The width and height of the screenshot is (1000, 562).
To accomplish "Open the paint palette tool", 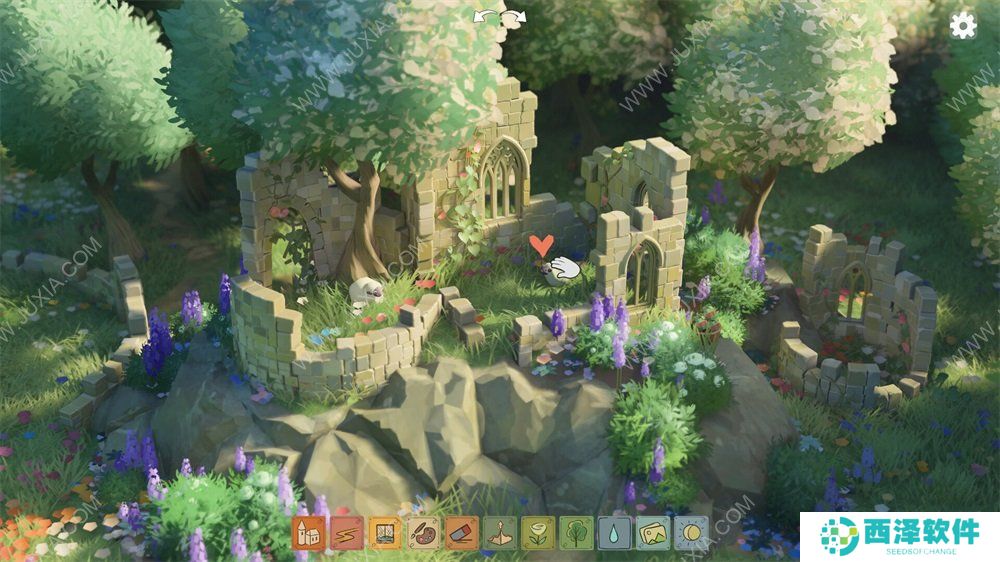I will pos(423,532).
